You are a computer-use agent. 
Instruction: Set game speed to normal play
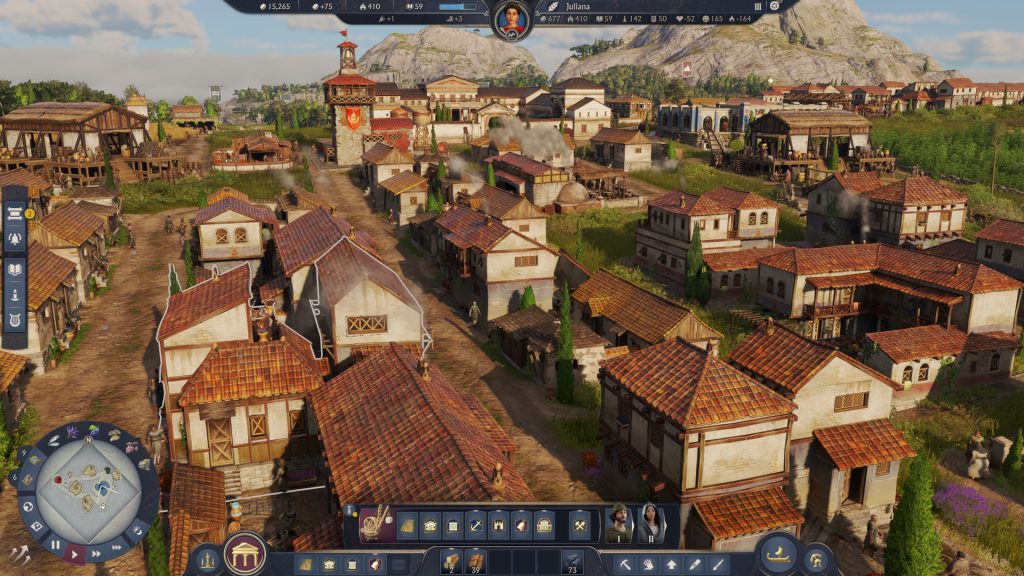(x=75, y=552)
